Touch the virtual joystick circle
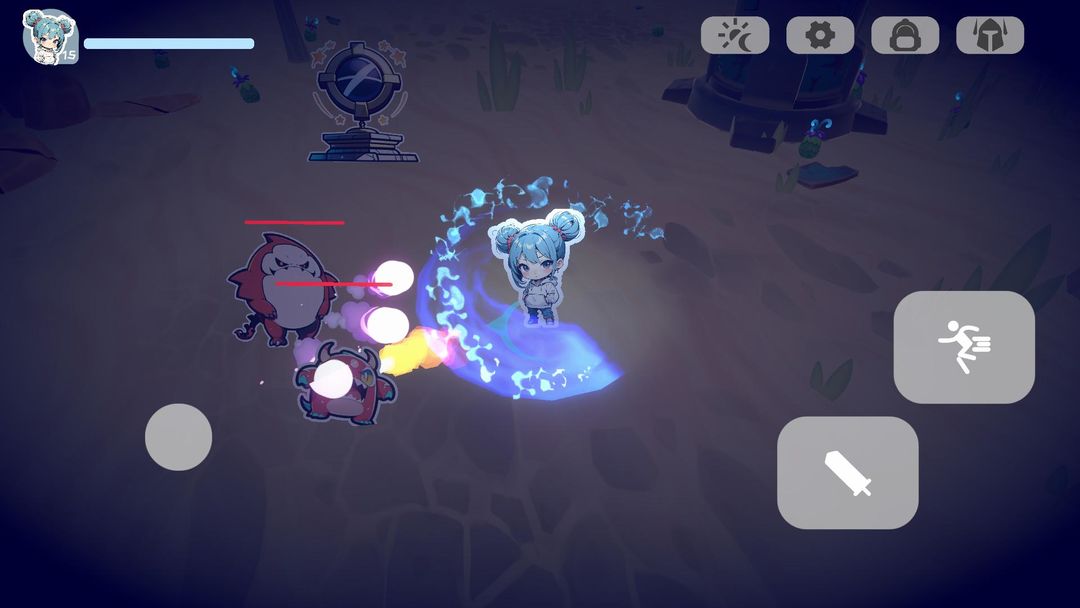Viewport: 1080px width, 608px height. coord(178,437)
